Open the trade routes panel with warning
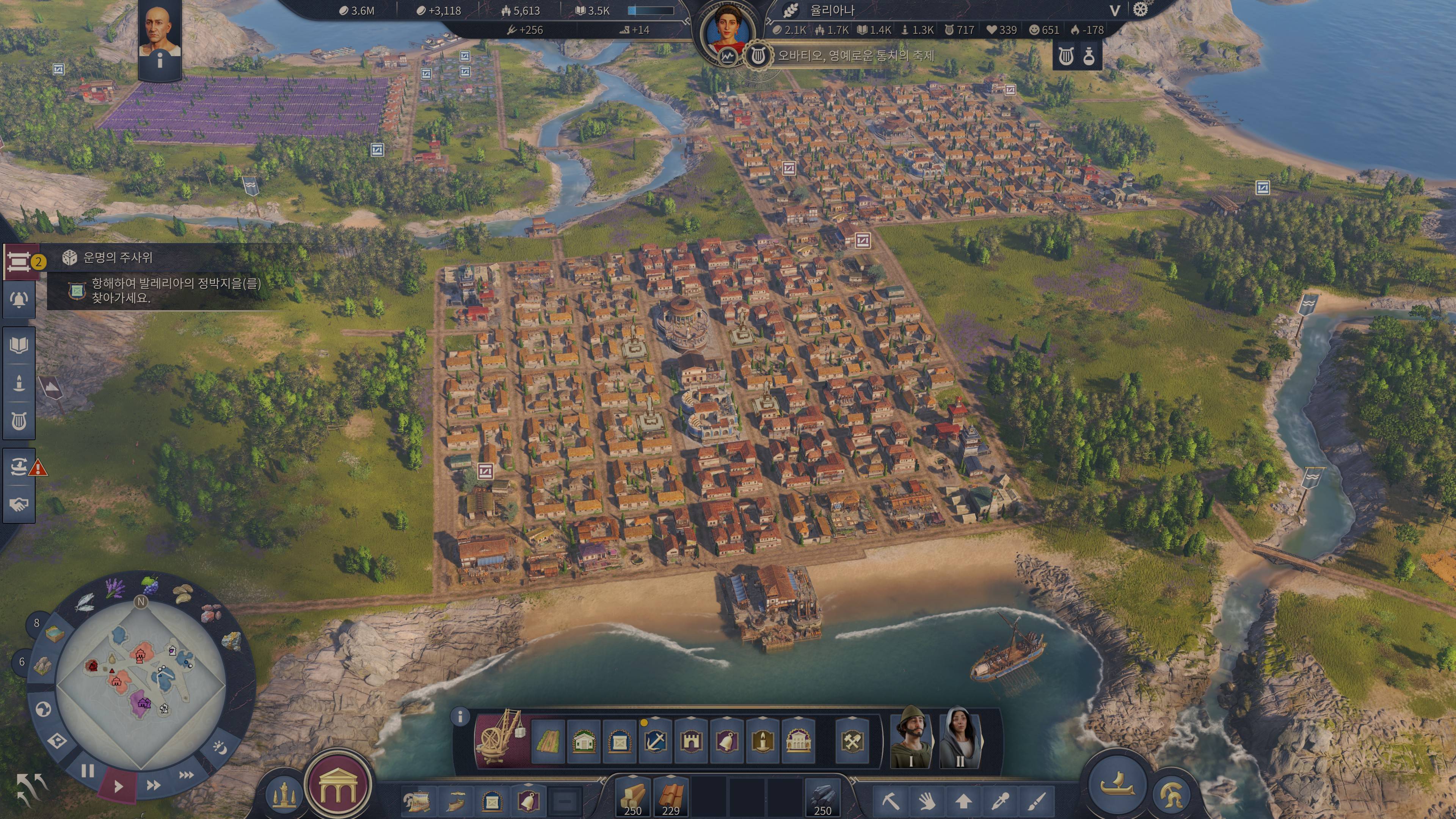1456x819 pixels. point(19,467)
